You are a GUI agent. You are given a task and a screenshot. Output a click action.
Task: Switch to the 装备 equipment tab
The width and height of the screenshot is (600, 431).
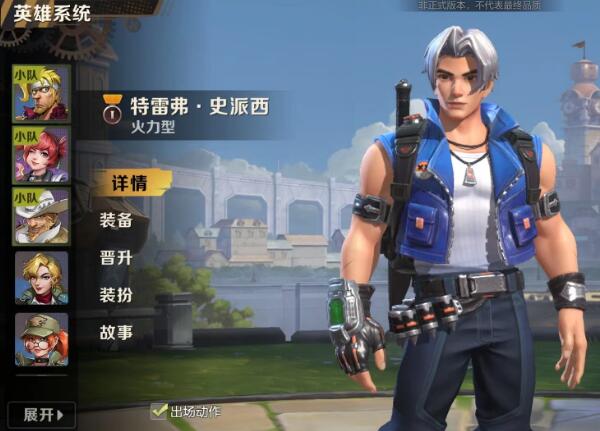pos(117,221)
